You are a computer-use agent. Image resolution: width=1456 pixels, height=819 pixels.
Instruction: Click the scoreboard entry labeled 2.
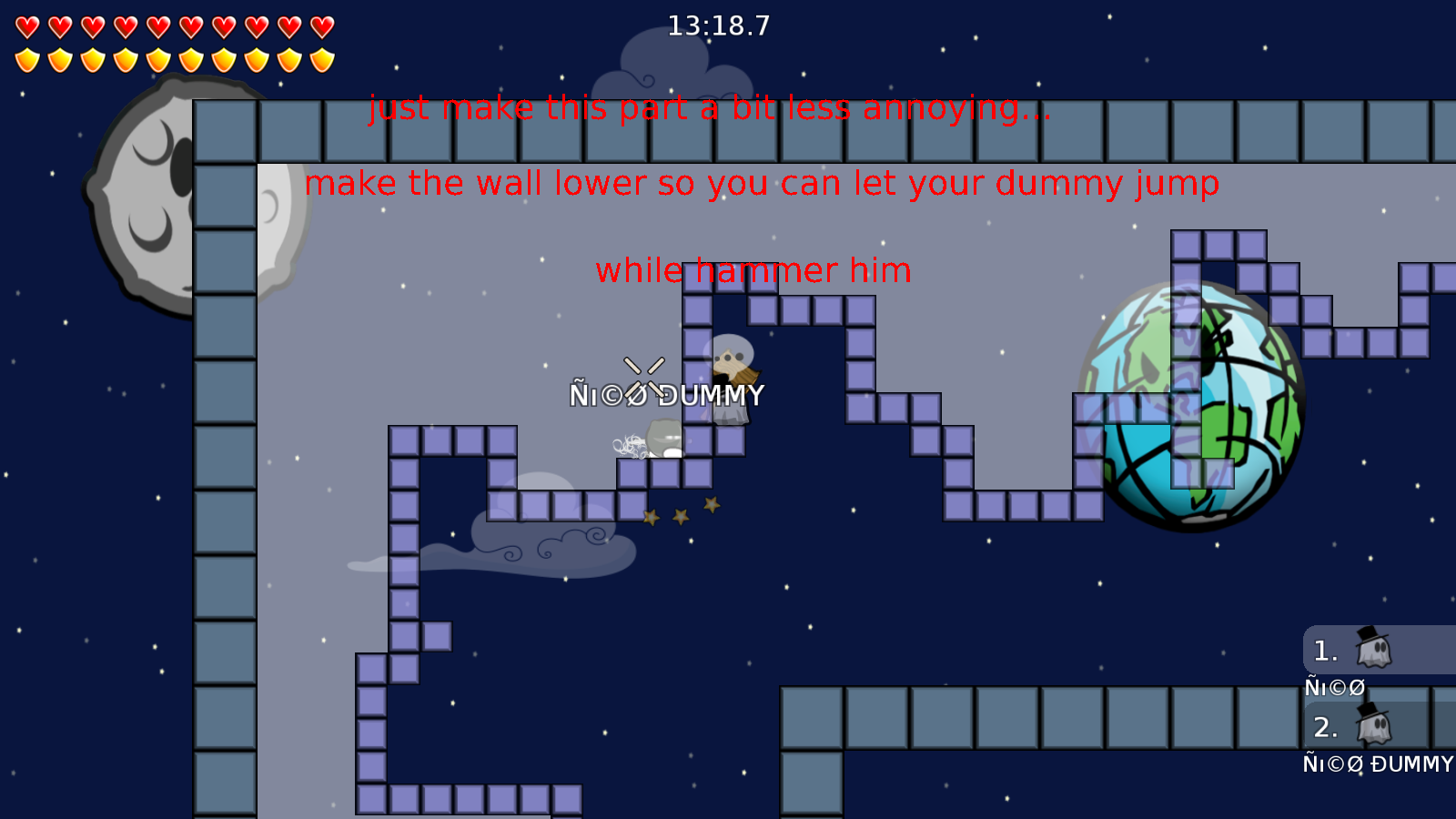1325,728
